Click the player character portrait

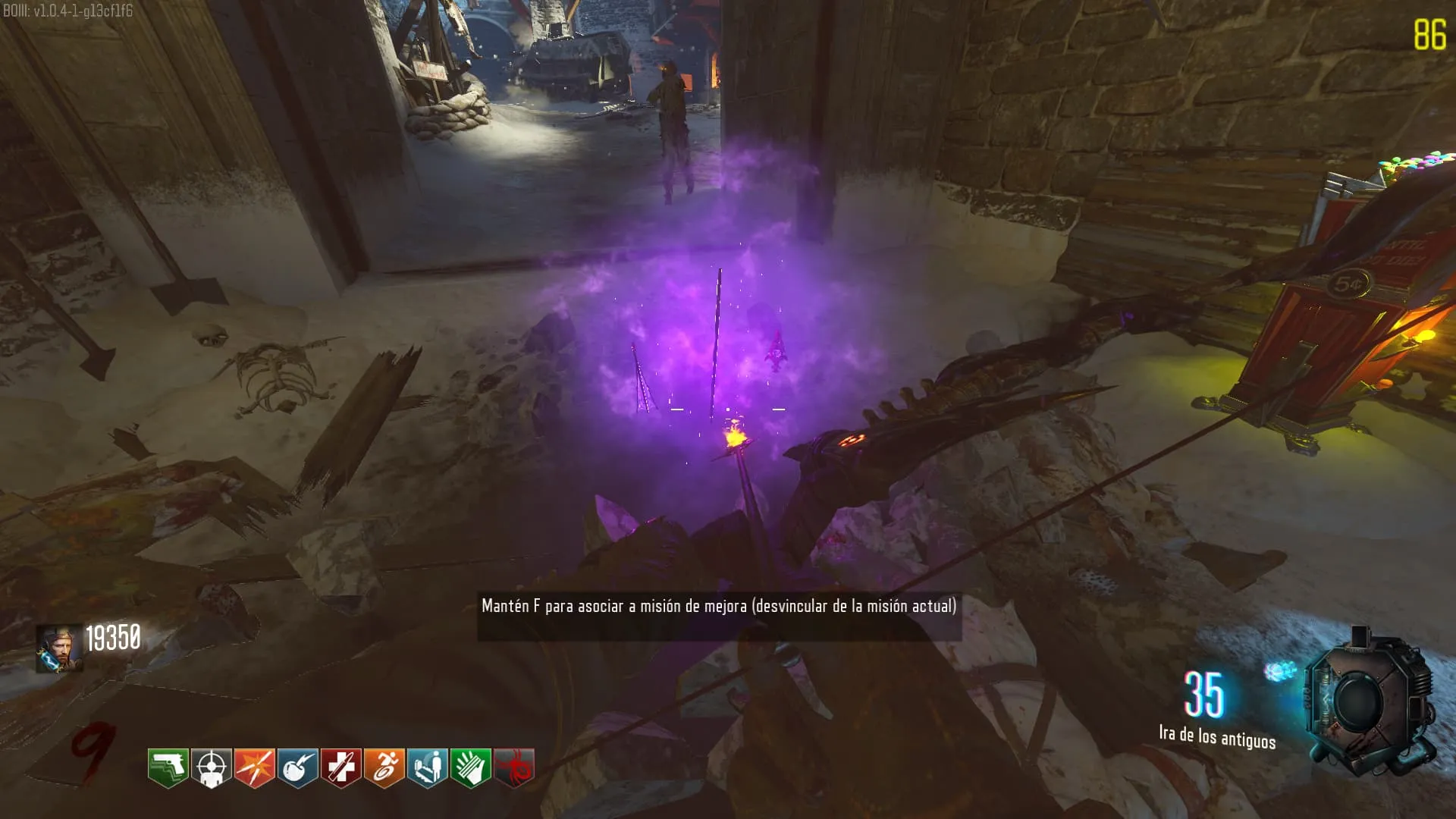point(59,648)
